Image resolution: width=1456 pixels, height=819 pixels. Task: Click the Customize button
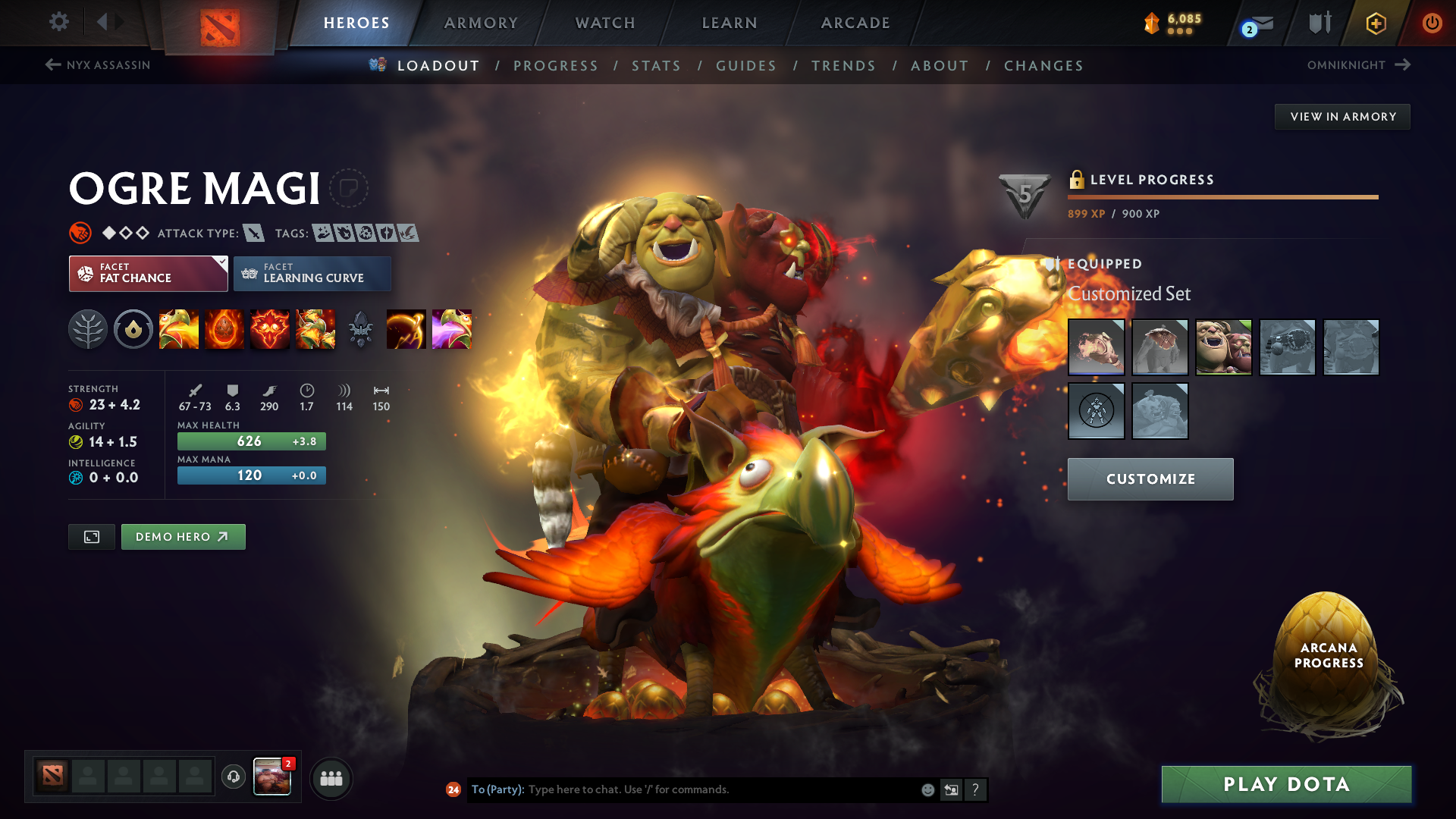point(1150,479)
